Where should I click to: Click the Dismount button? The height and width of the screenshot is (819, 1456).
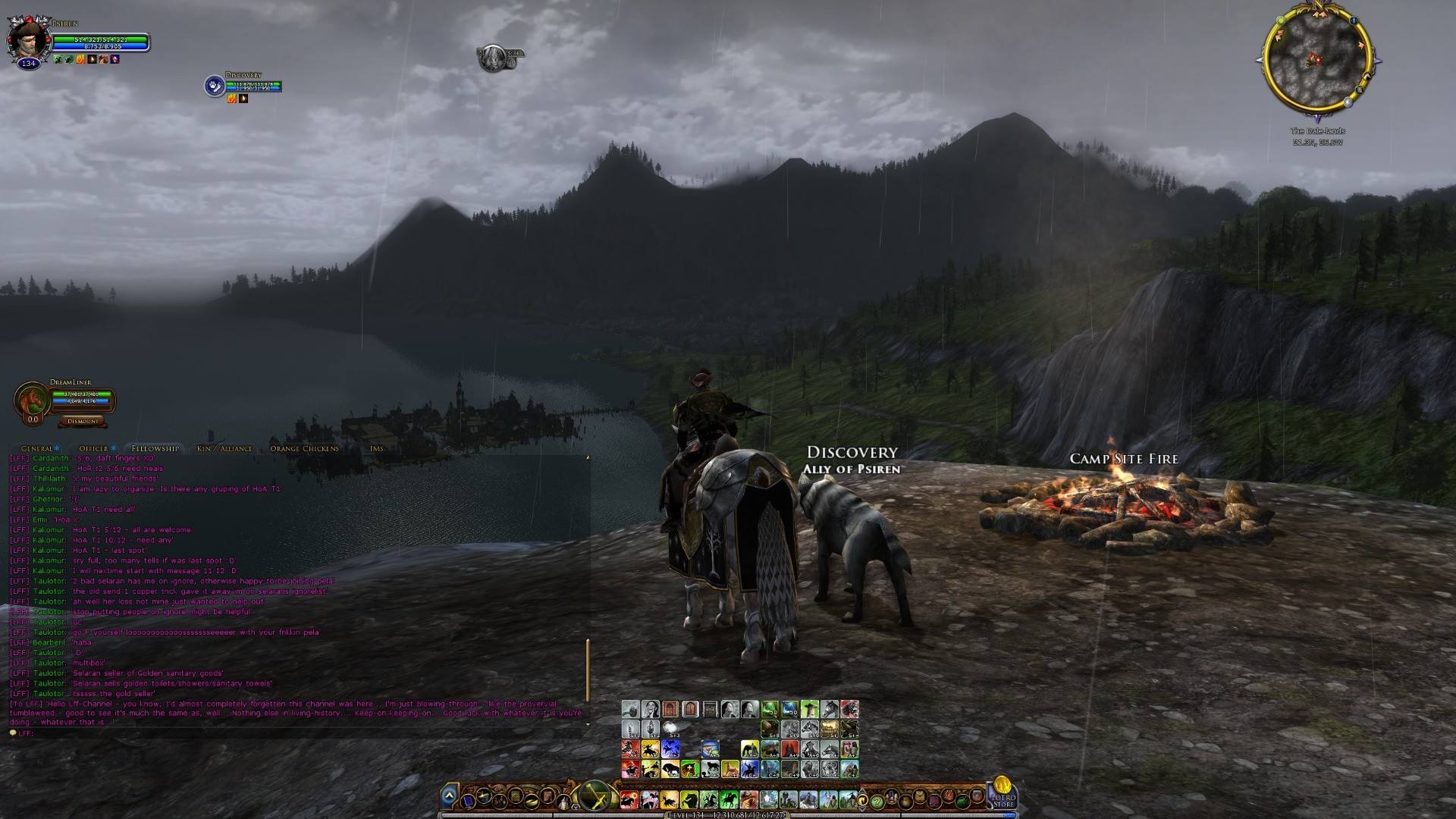click(83, 421)
